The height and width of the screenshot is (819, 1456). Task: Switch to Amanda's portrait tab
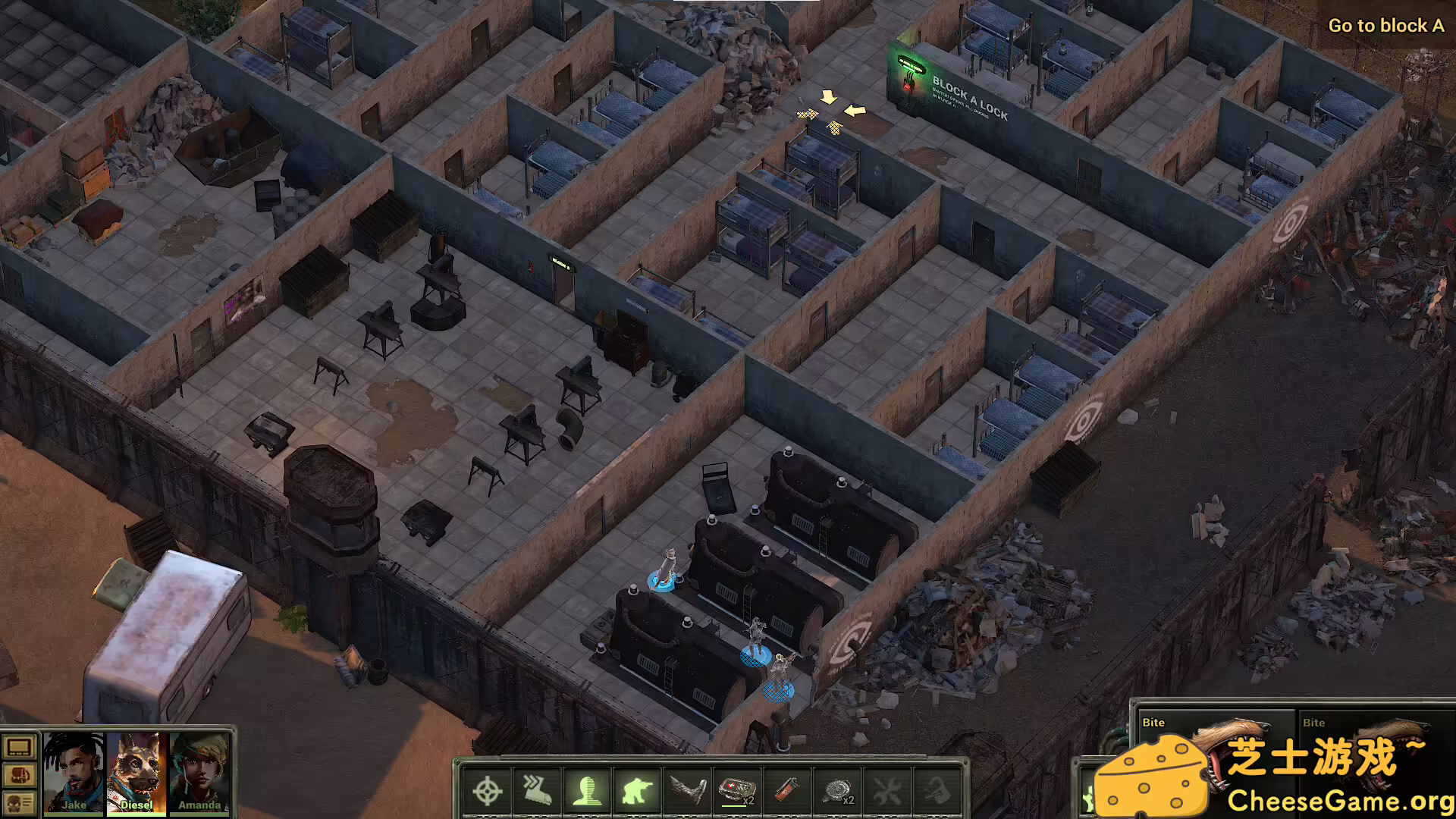(199, 773)
